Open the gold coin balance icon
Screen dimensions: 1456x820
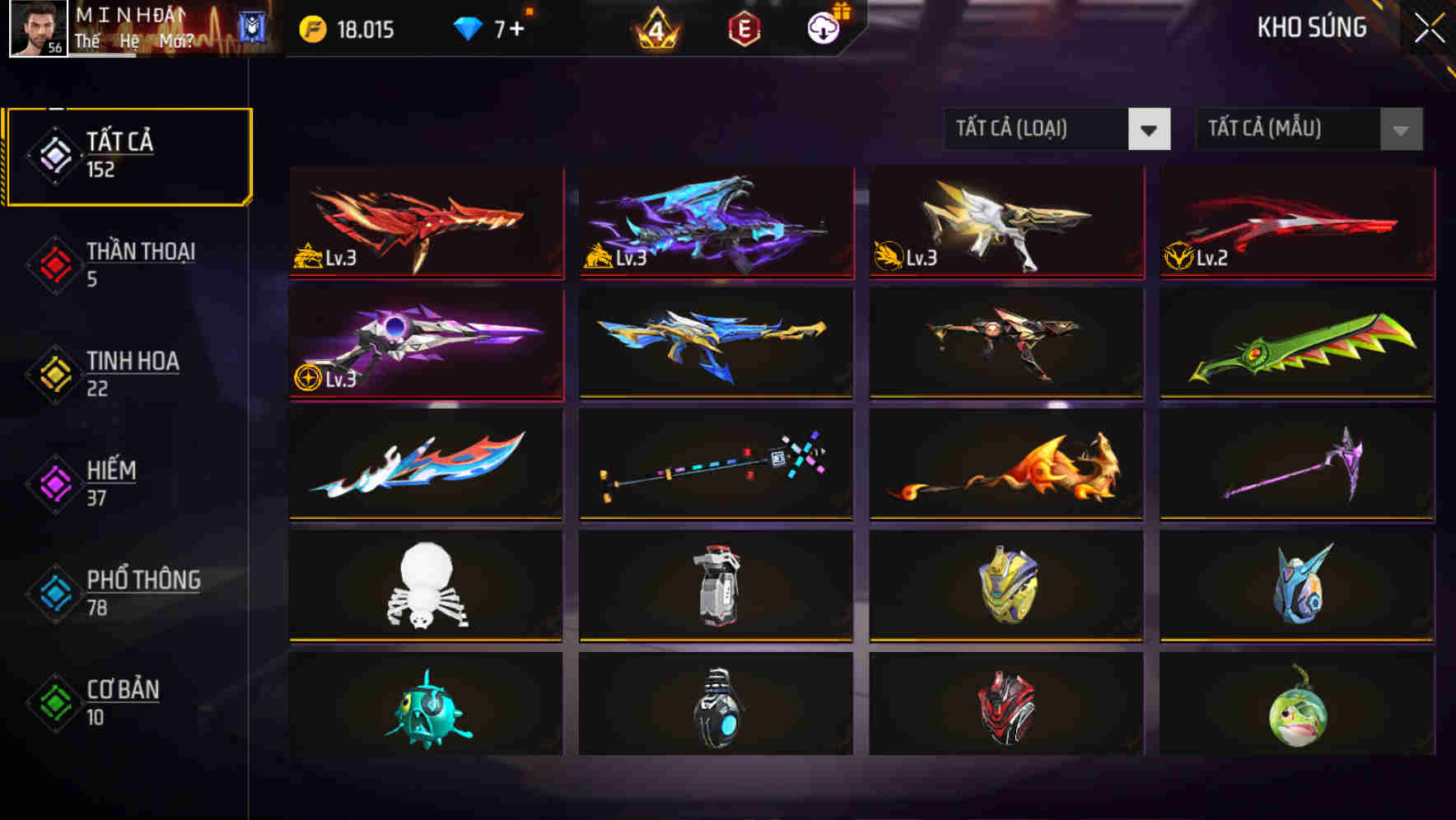[x=311, y=27]
